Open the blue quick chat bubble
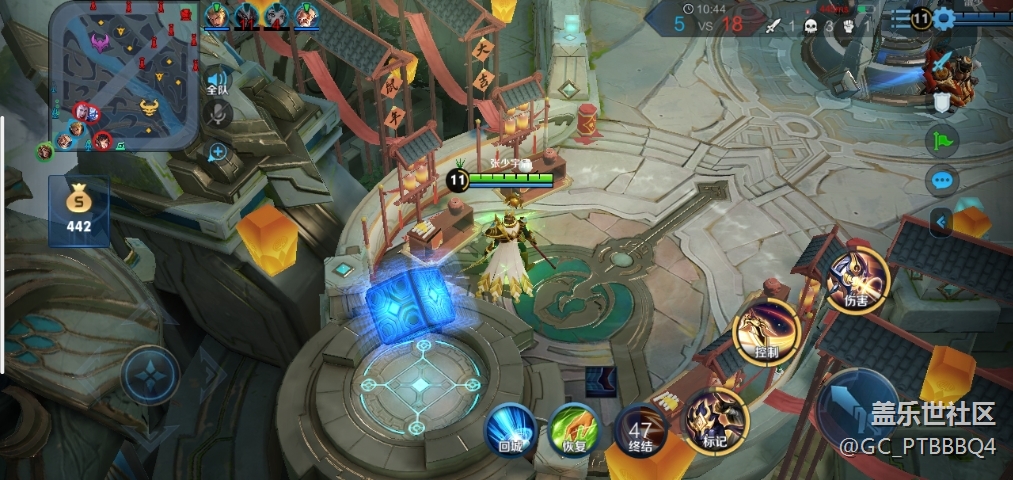This screenshot has width=1013, height=480. (942, 181)
